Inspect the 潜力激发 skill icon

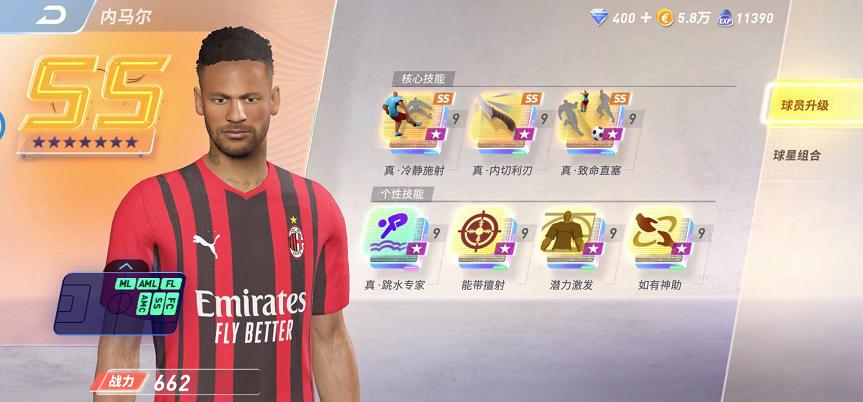coord(568,239)
